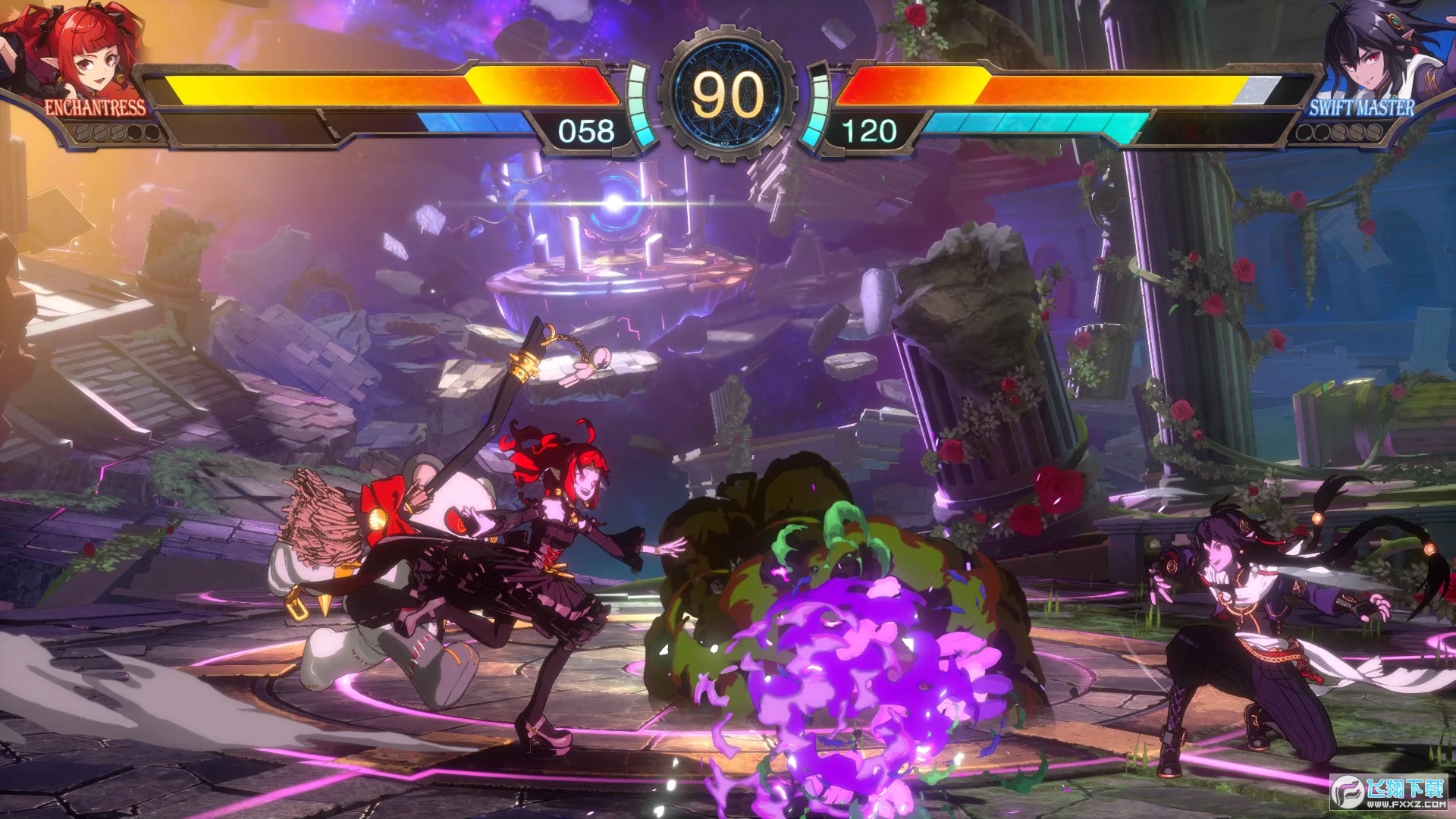The height and width of the screenshot is (819, 1456).
Task: Click the SWIFT MASTER name plate
Action: pos(1362,107)
